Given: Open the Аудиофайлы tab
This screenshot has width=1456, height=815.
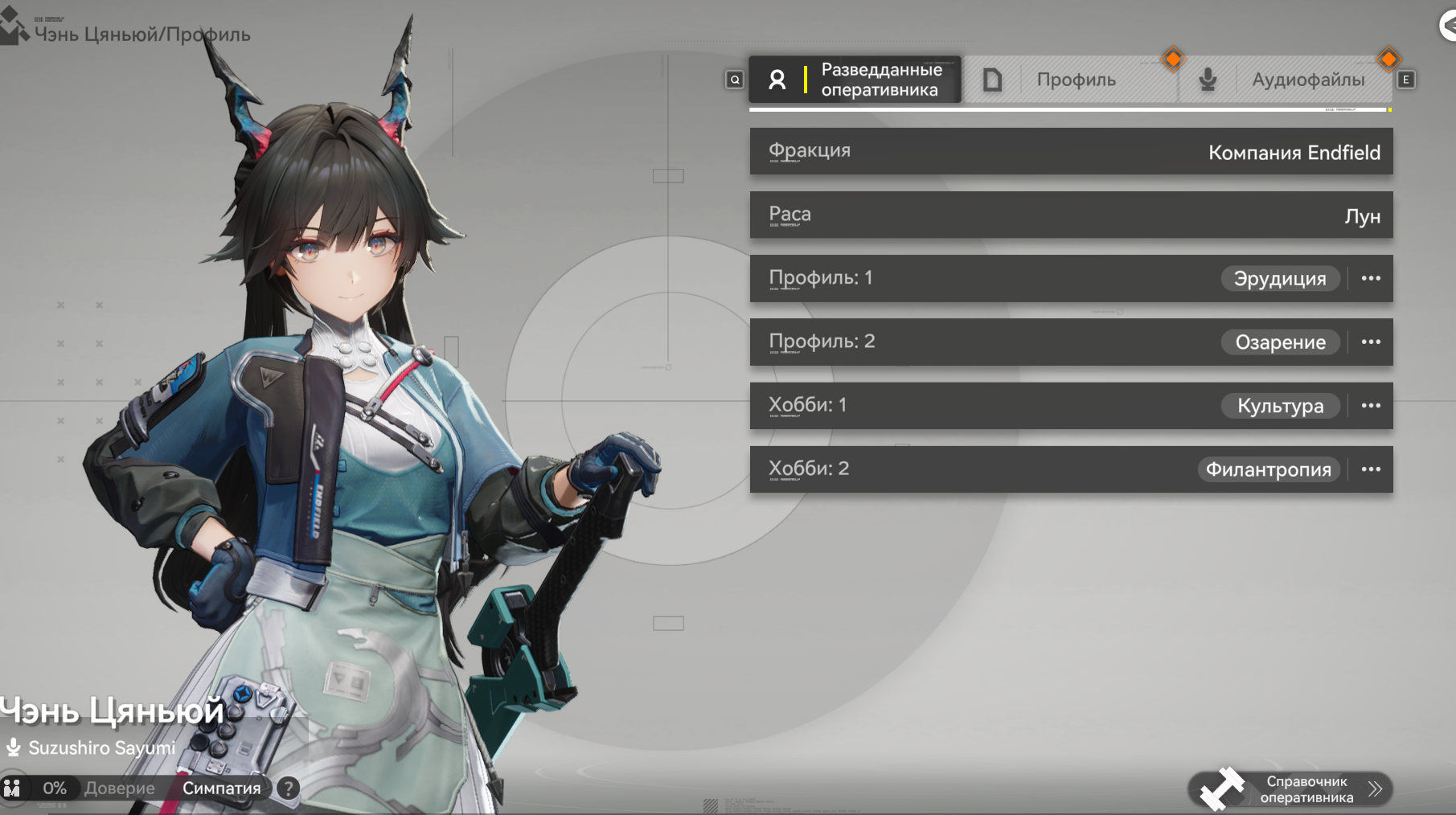Looking at the screenshot, I should 1306,80.
